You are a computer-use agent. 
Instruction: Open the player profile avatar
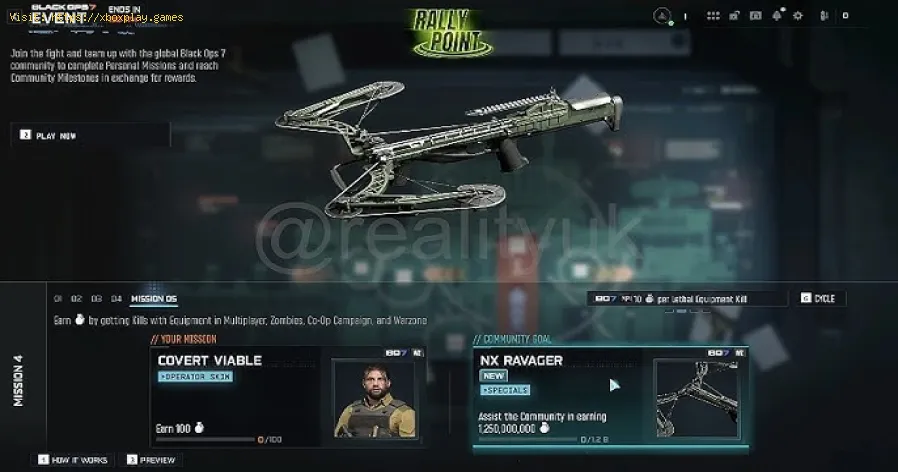(x=662, y=16)
